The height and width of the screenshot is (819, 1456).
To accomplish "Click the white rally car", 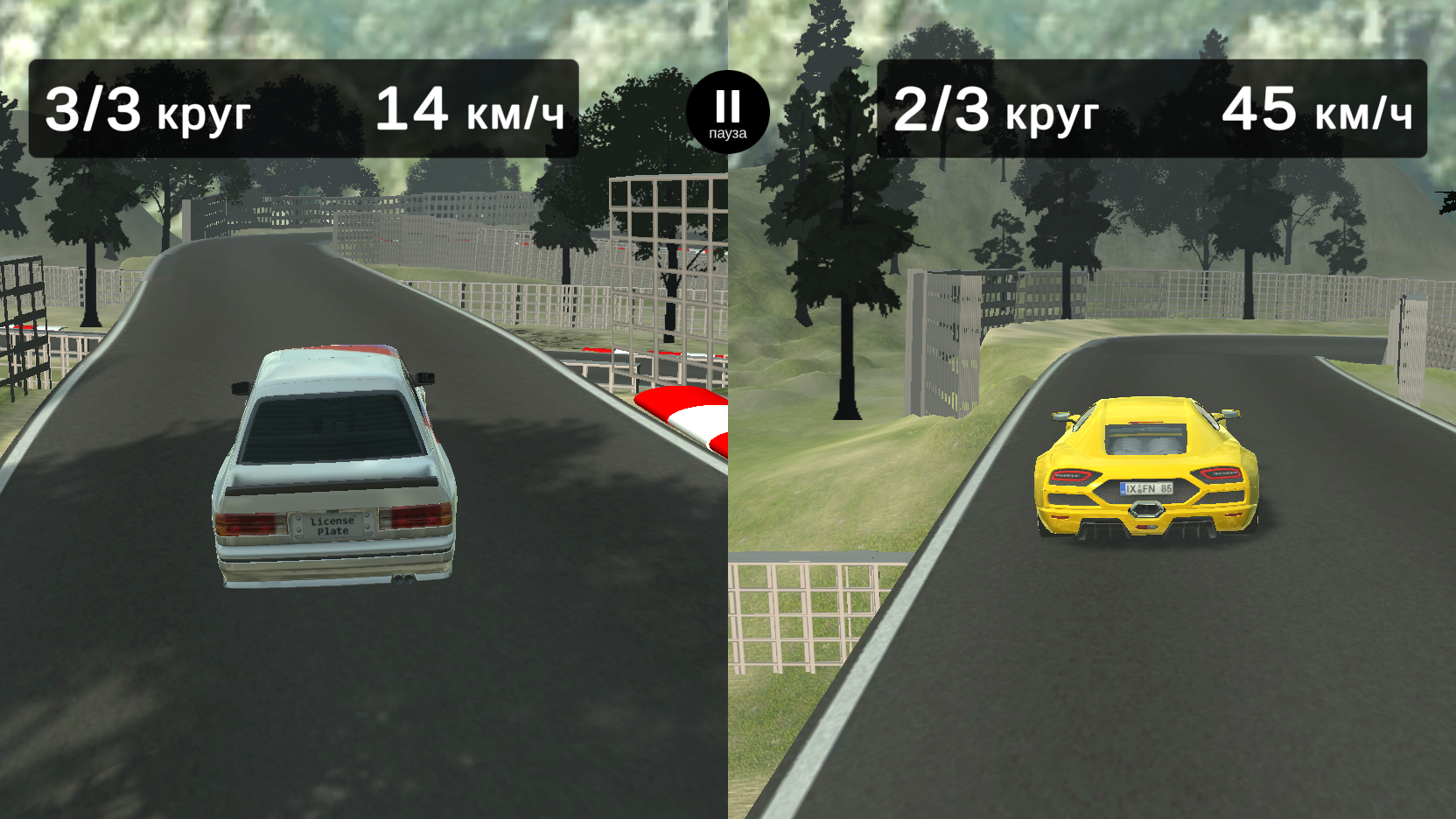I will [331, 464].
